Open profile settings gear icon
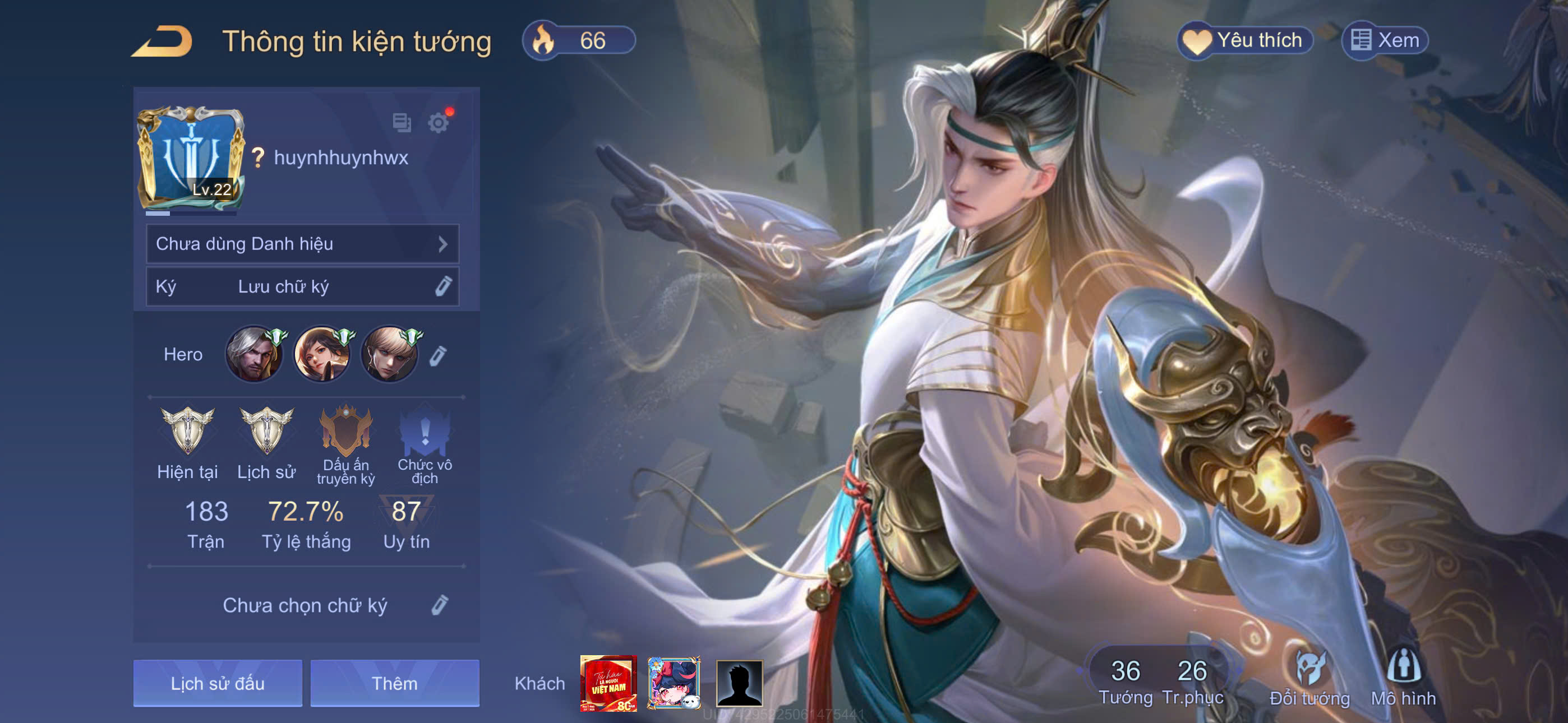The image size is (1568, 723). pyautogui.click(x=437, y=123)
